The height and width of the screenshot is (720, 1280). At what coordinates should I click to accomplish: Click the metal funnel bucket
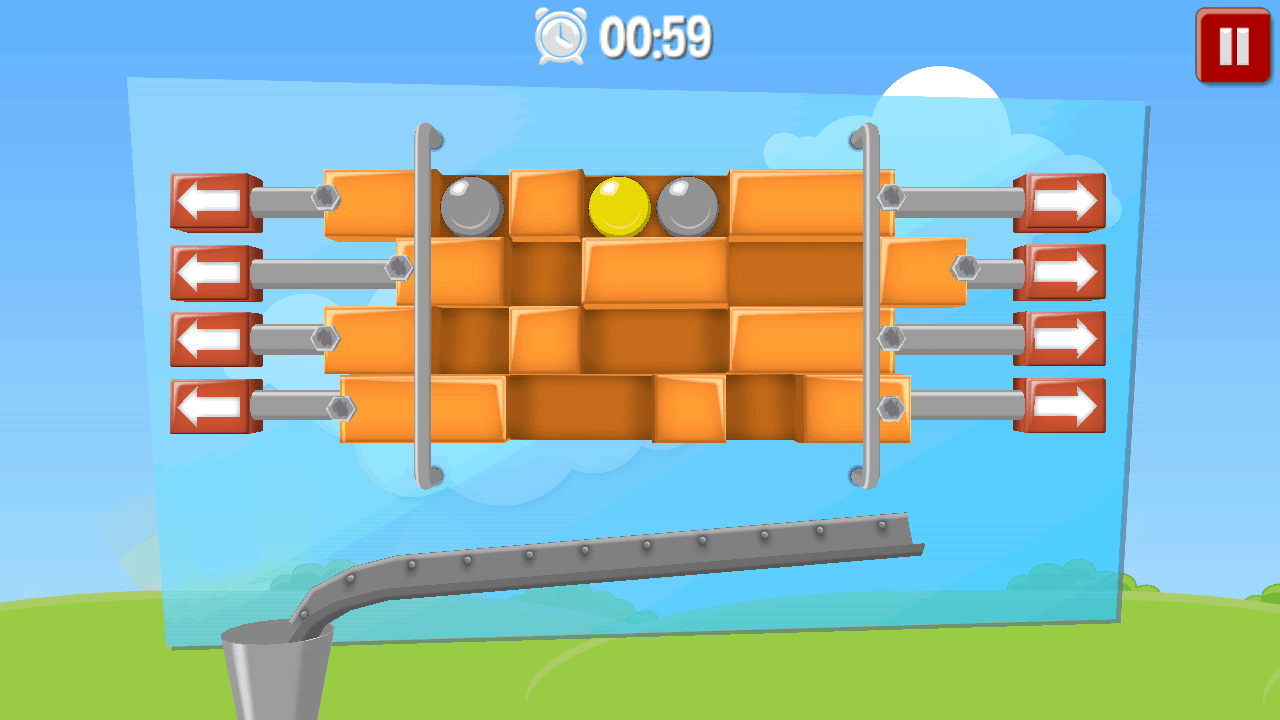point(277,670)
